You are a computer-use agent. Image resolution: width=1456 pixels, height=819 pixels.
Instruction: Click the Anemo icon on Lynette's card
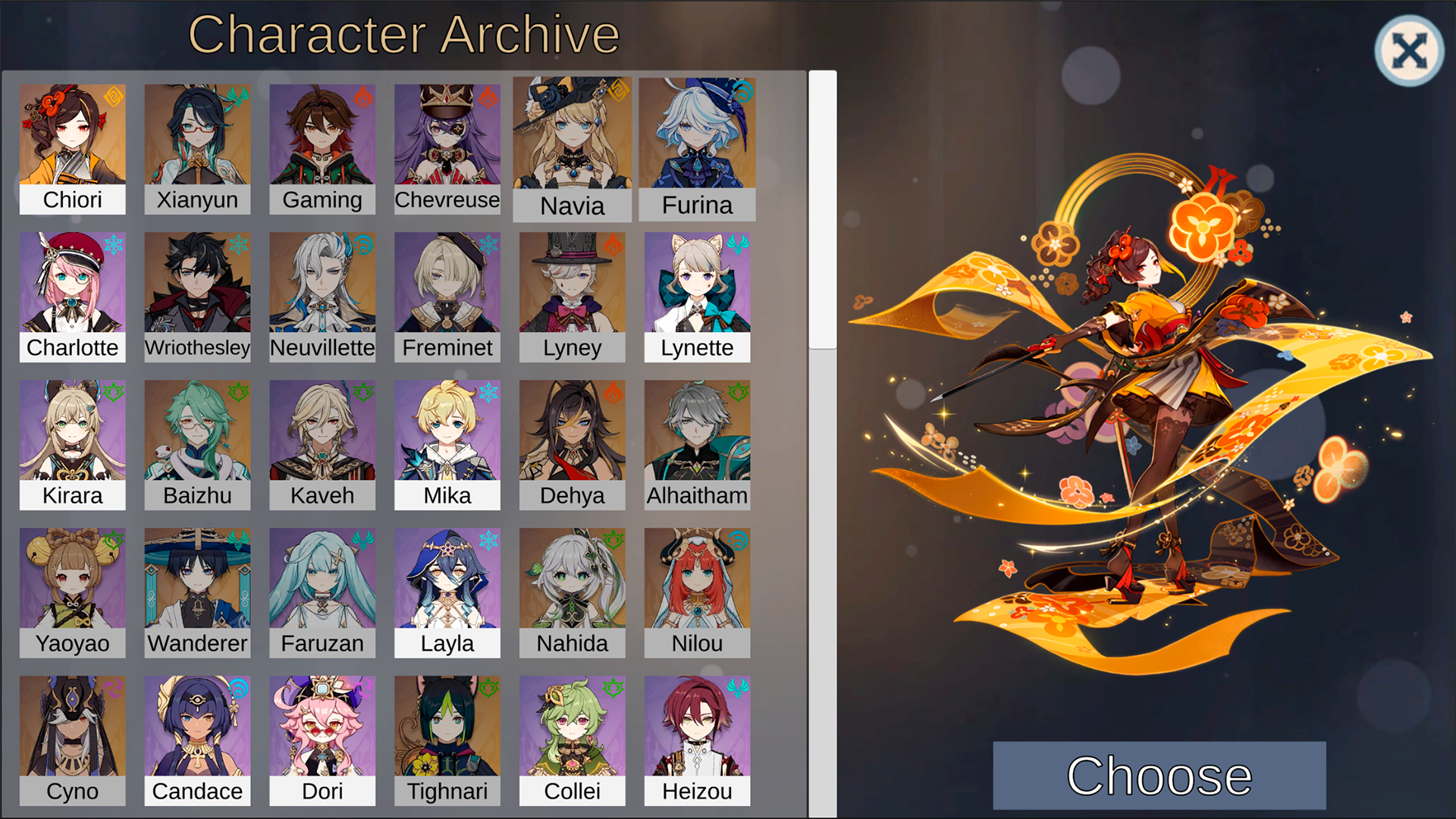coord(739,244)
